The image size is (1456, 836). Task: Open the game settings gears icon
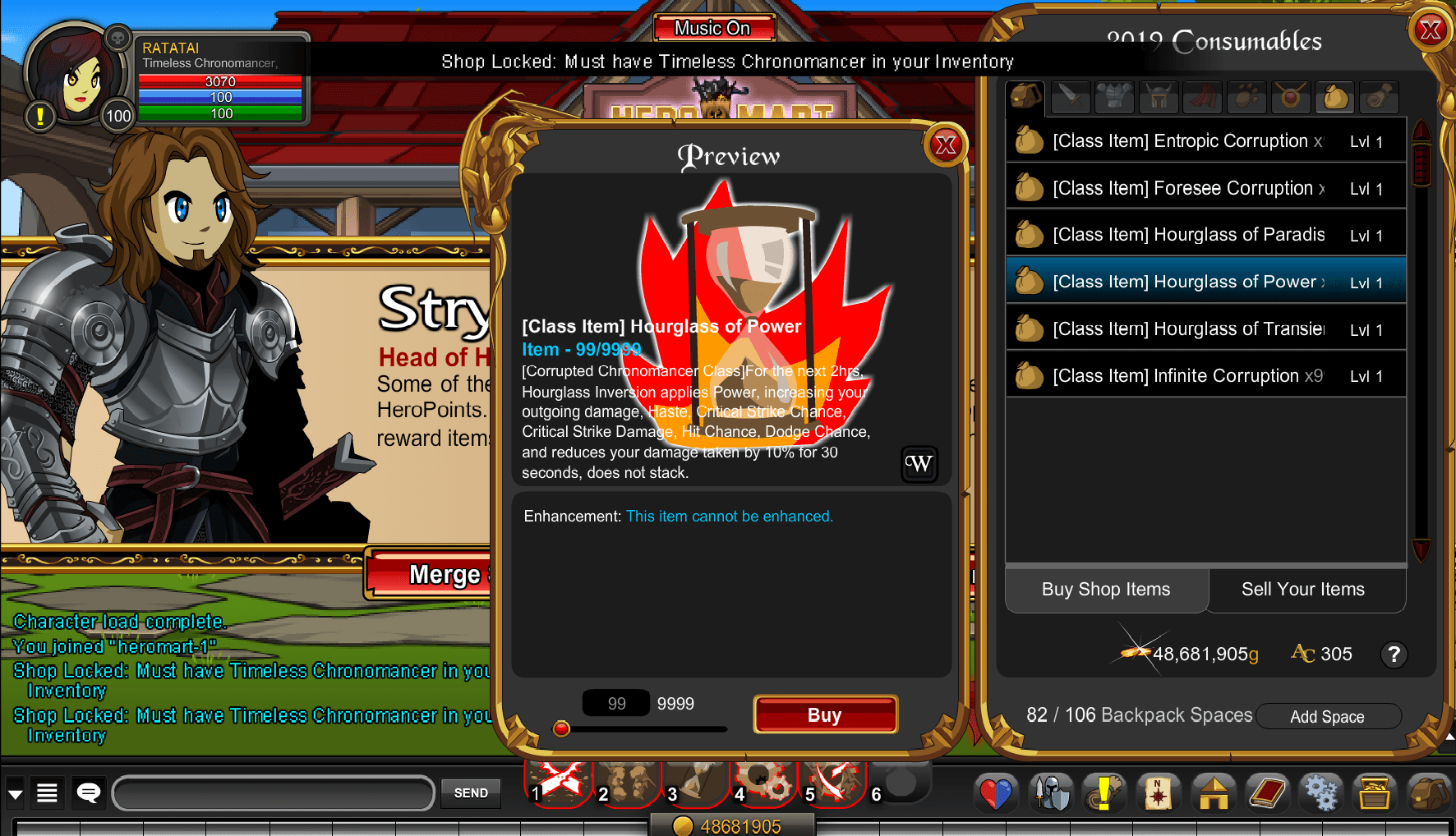tap(1322, 792)
